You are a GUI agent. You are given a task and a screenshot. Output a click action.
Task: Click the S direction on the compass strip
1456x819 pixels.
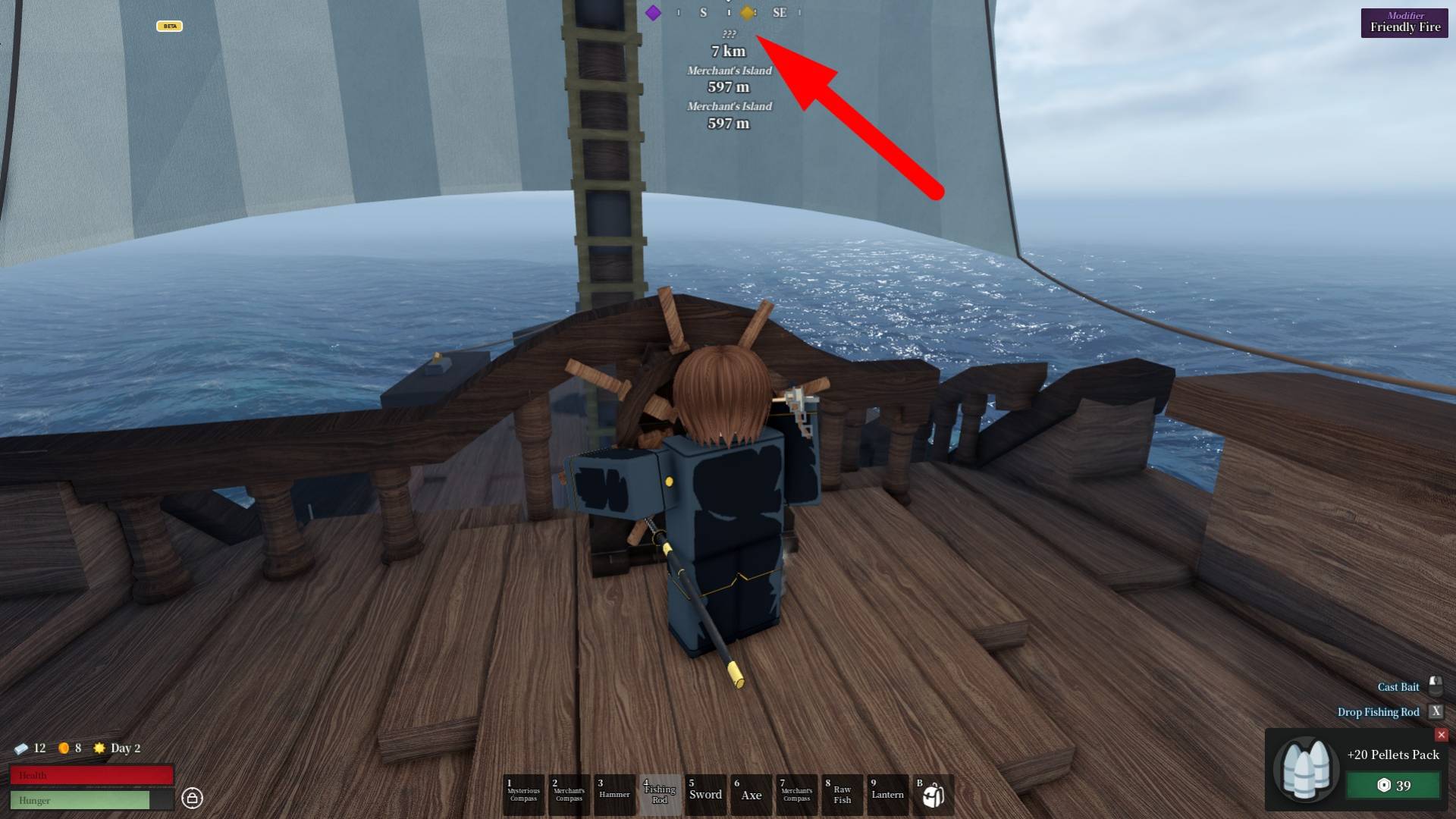(703, 12)
